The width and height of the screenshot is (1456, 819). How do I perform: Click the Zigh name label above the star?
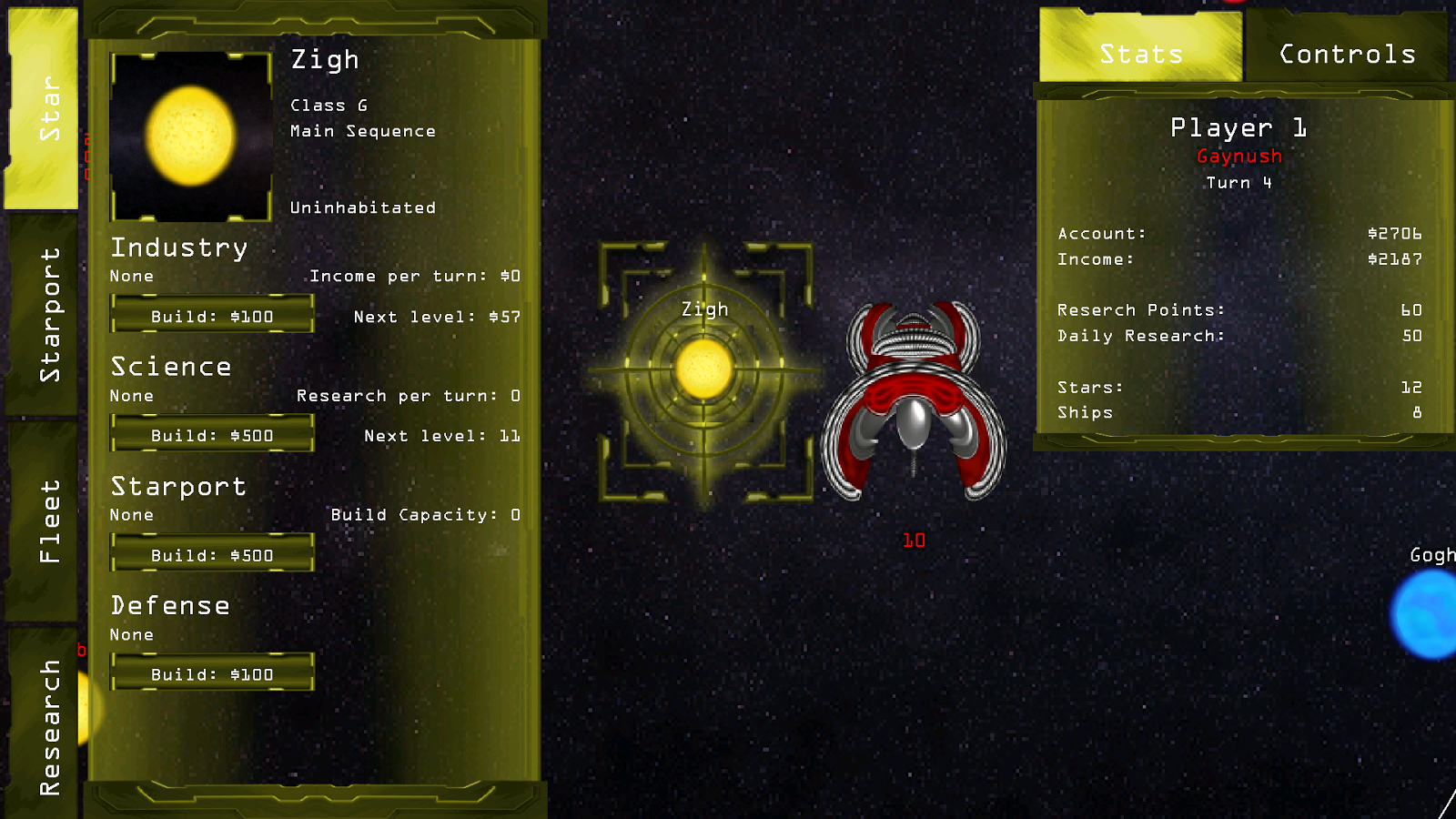(703, 309)
